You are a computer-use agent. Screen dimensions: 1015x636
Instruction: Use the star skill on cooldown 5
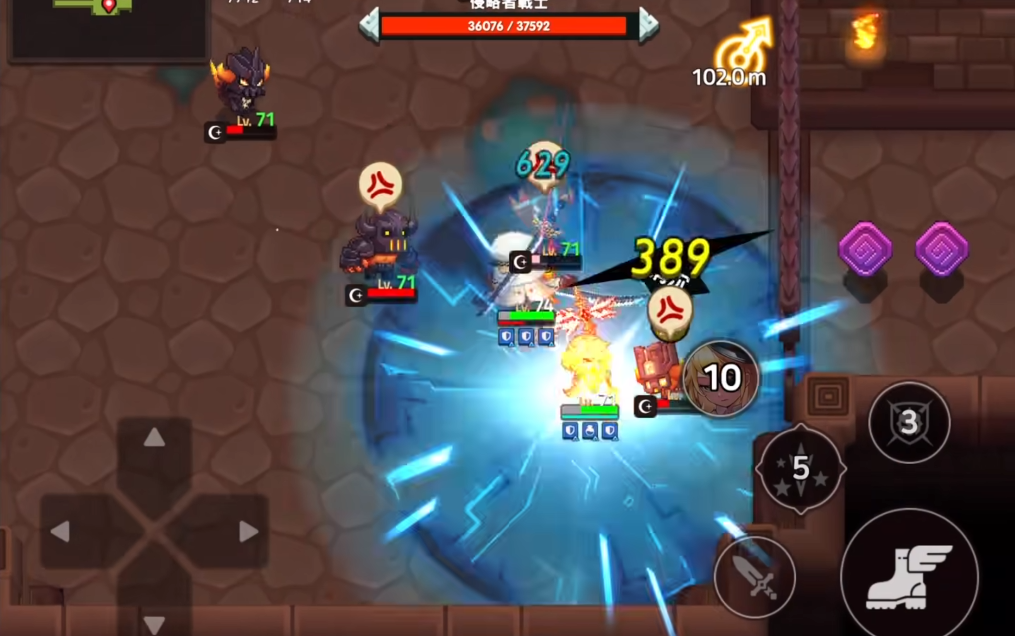pos(801,468)
